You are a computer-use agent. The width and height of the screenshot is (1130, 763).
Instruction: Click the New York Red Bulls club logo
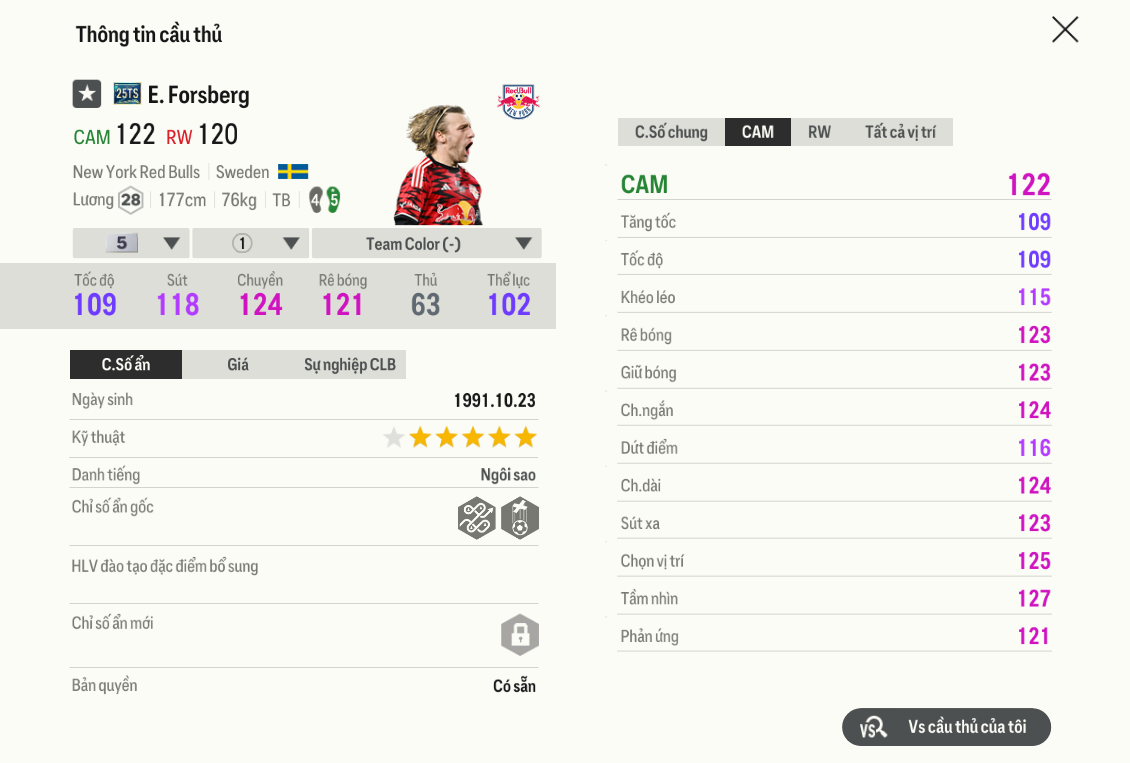click(x=518, y=100)
